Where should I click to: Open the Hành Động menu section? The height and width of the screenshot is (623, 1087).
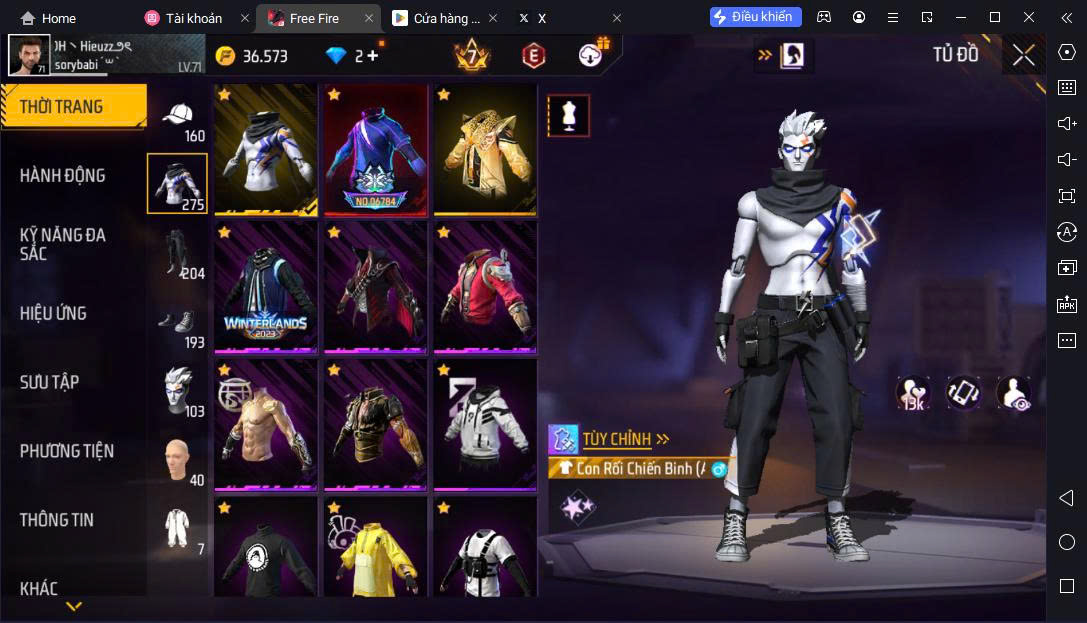click(62, 176)
